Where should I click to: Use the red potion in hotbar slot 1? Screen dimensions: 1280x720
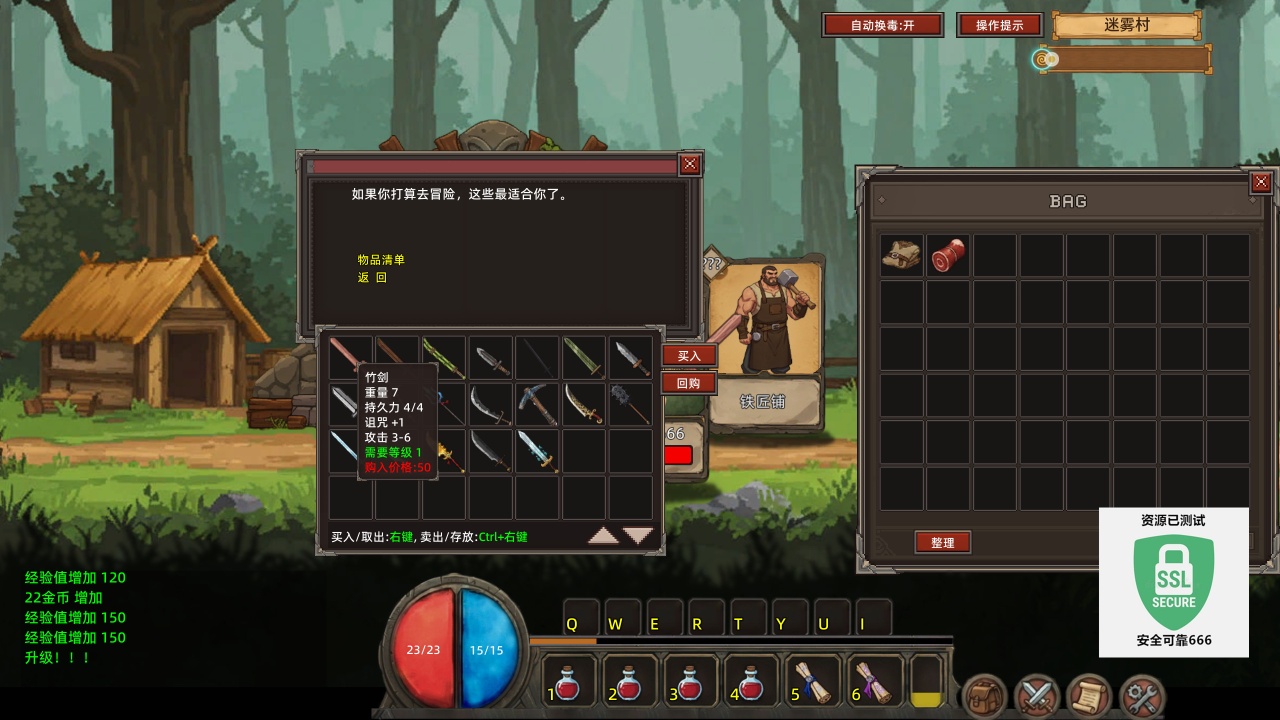(569, 682)
